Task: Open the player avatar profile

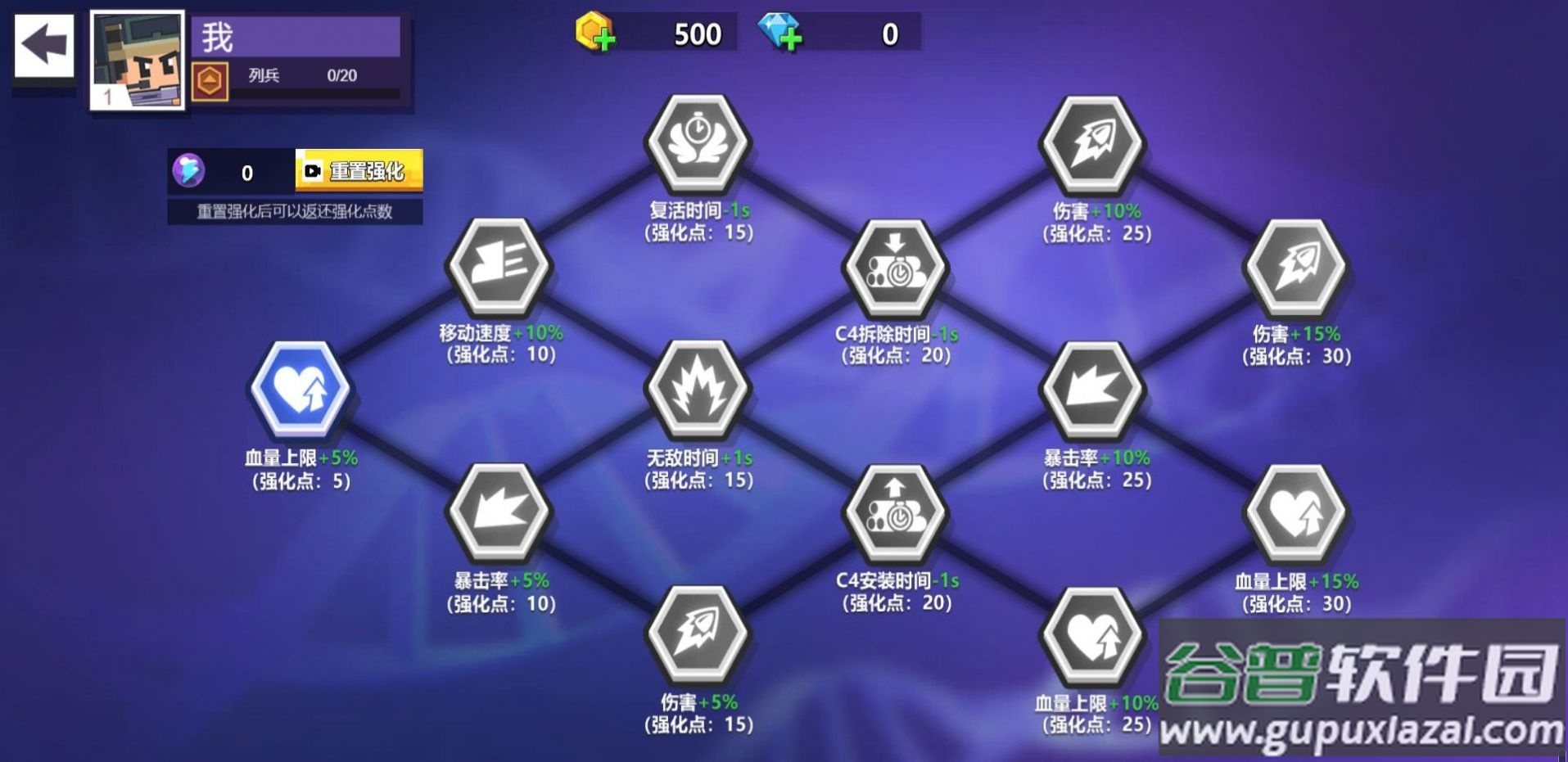Action: click(x=137, y=61)
